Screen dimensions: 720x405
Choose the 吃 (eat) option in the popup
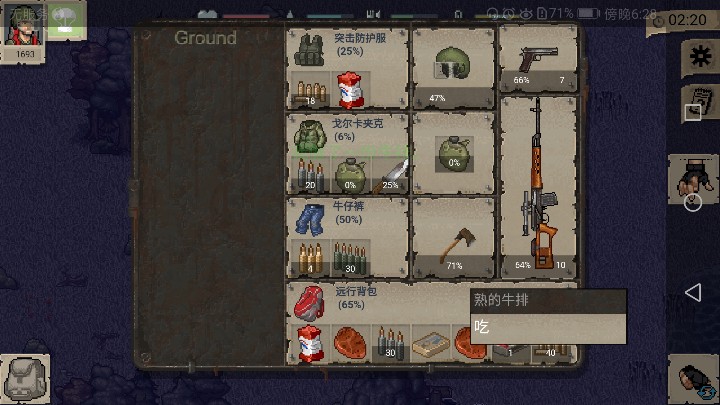click(548, 327)
